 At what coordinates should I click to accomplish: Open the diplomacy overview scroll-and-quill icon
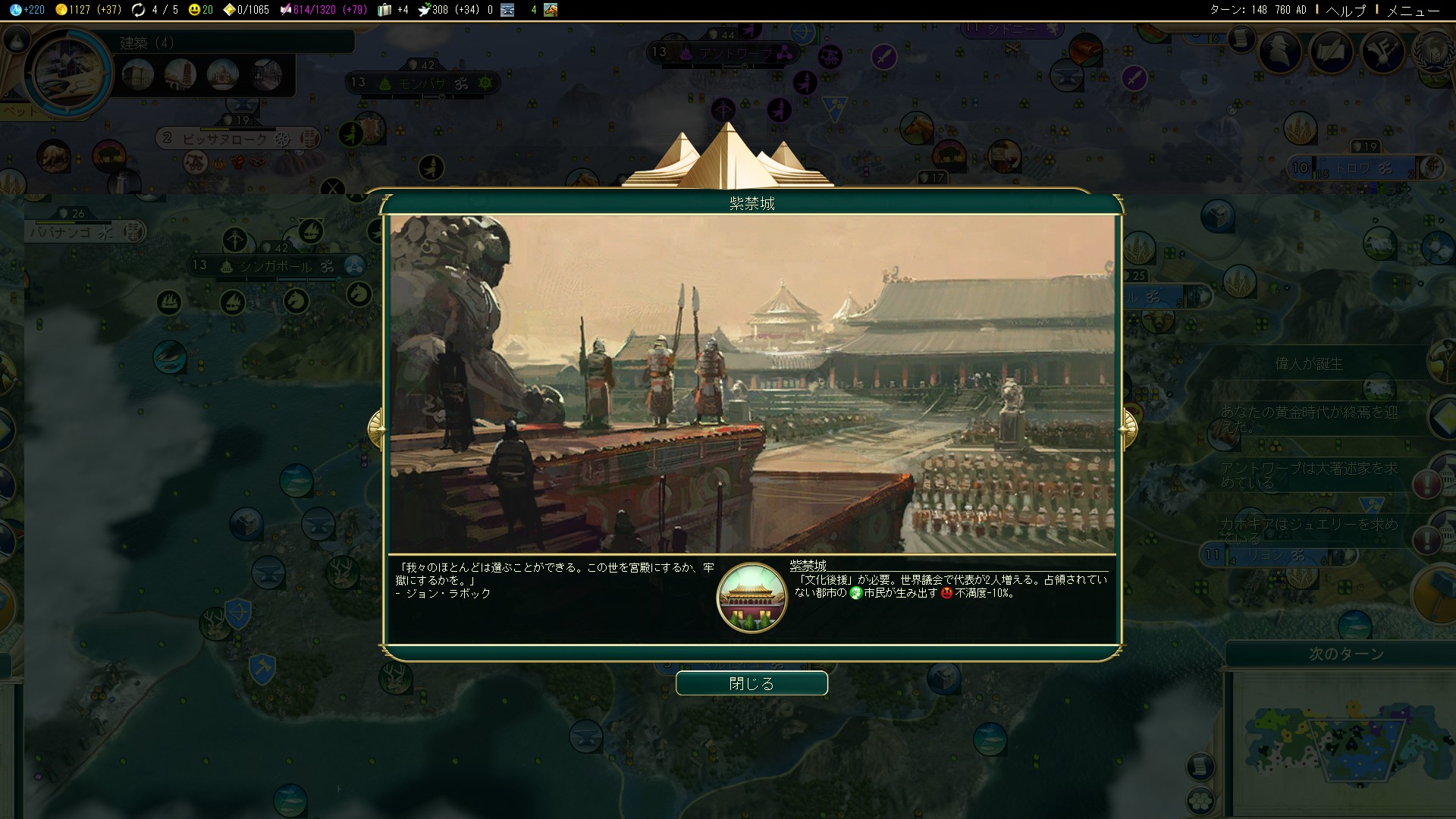pyautogui.click(x=1331, y=51)
